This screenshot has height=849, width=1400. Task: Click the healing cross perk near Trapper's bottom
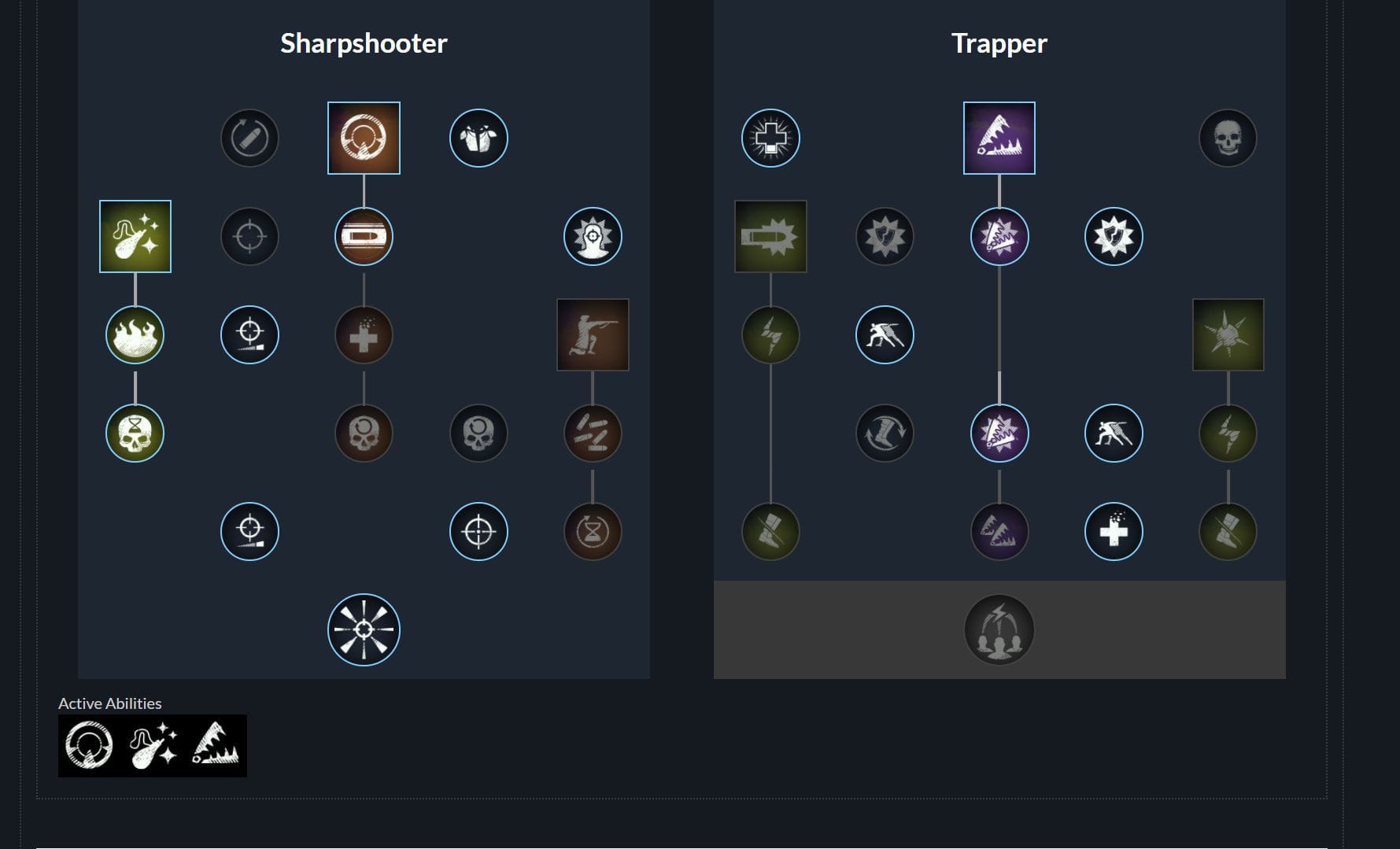pyautogui.click(x=1114, y=532)
